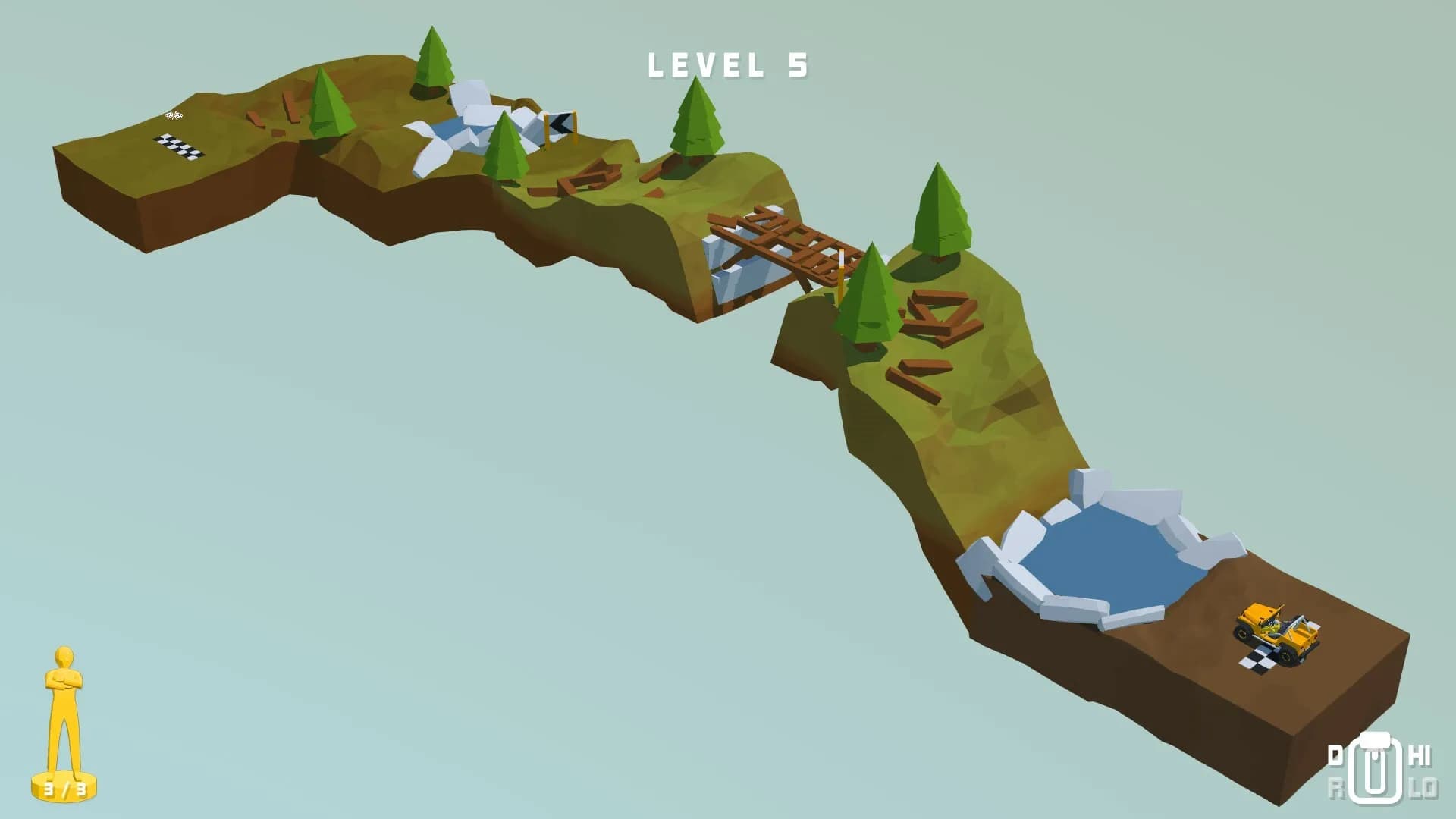The height and width of the screenshot is (819, 1456).
Task: Click the checkered finish line strip
Action: (178, 146)
